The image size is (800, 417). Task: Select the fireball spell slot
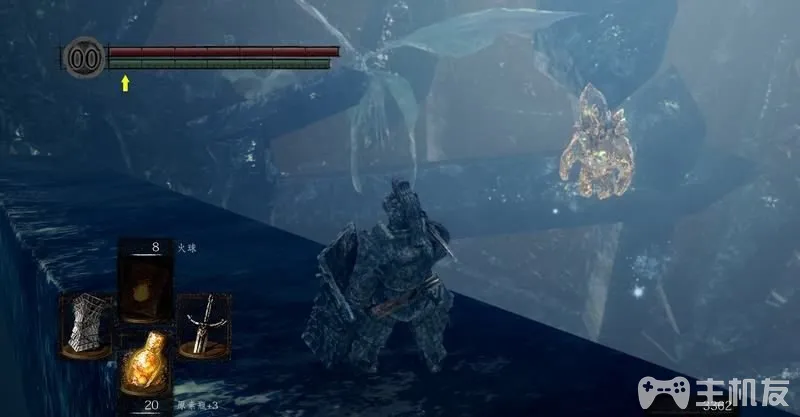pyautogui.click(x=143, y=283)
